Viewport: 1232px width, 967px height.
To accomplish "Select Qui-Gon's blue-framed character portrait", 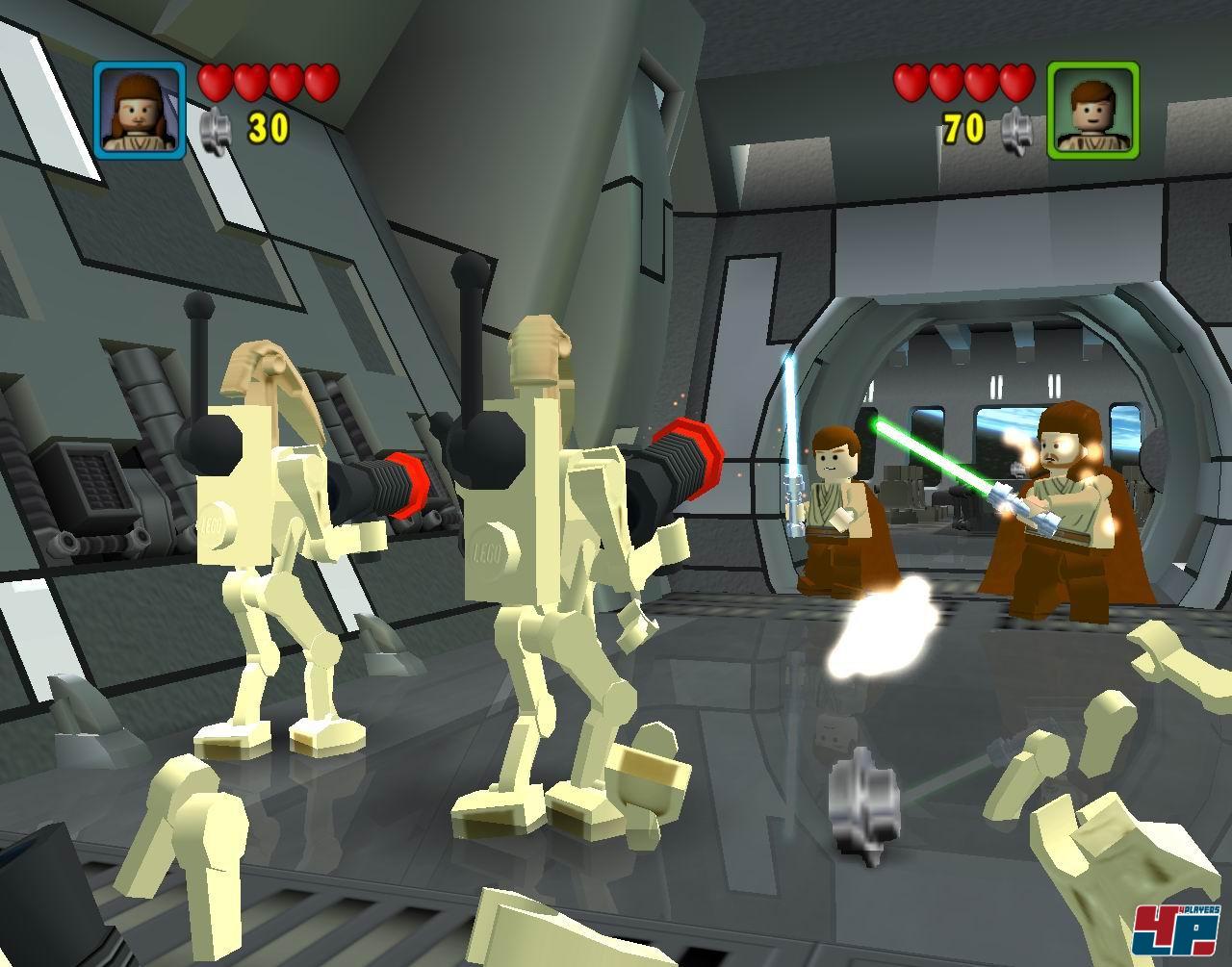I will click(141, 111).
